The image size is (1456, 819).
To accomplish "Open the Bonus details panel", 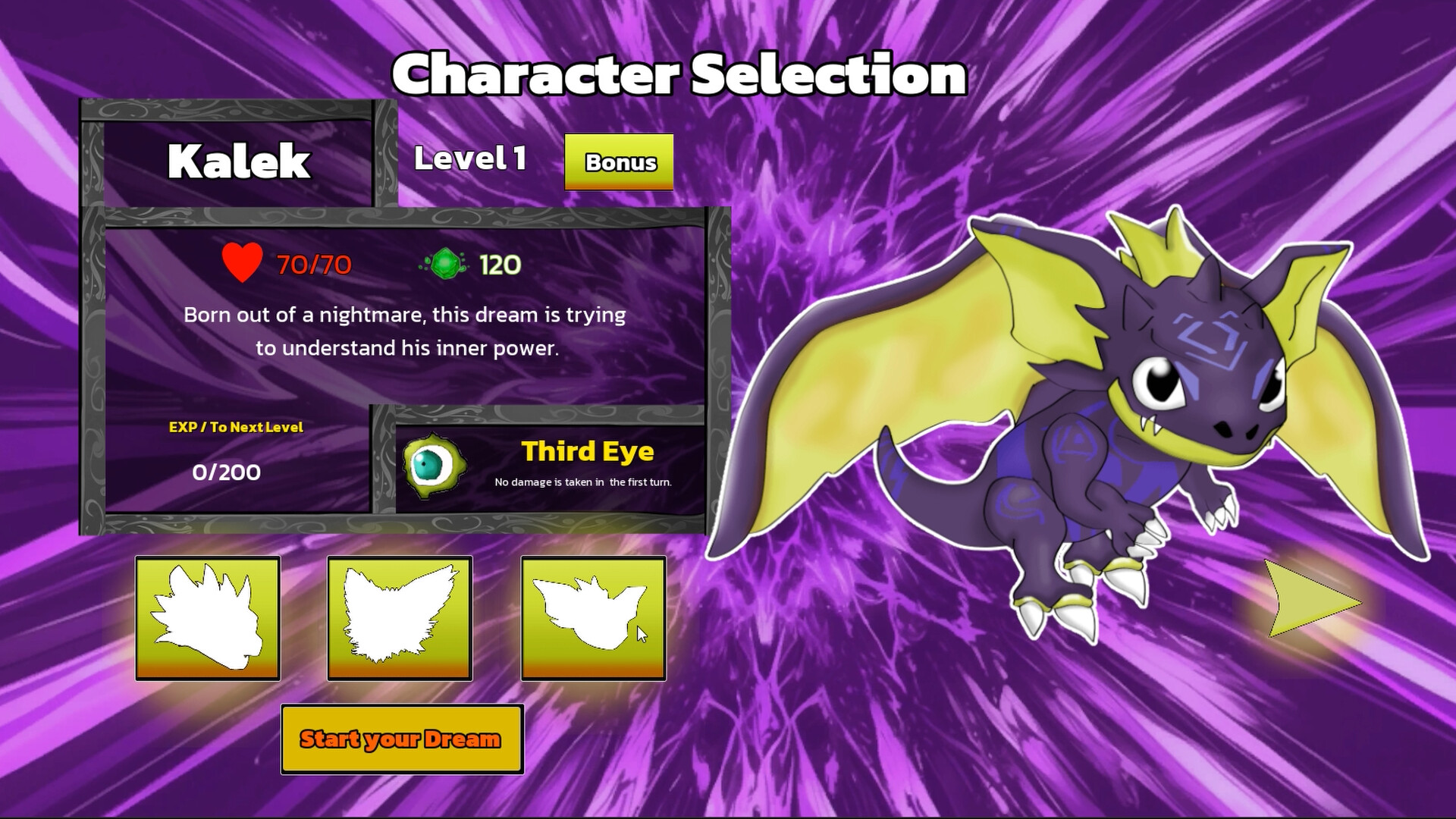I will [619, 162].
